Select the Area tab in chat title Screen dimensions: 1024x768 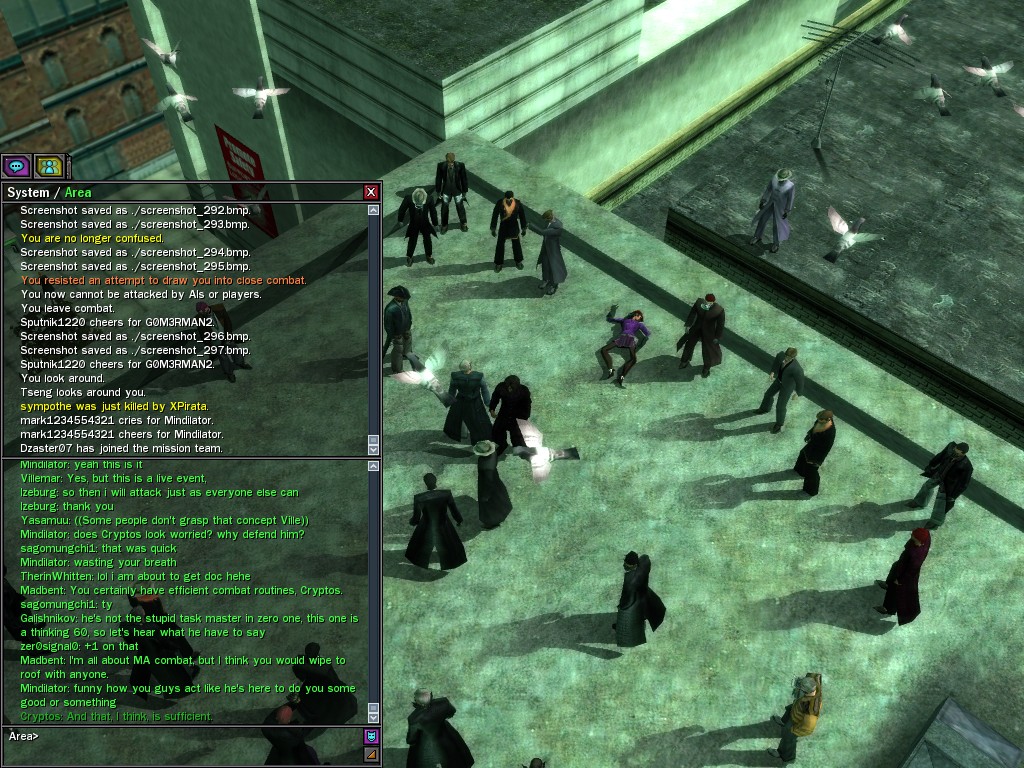pyautogui.click(x=77, y=192)
